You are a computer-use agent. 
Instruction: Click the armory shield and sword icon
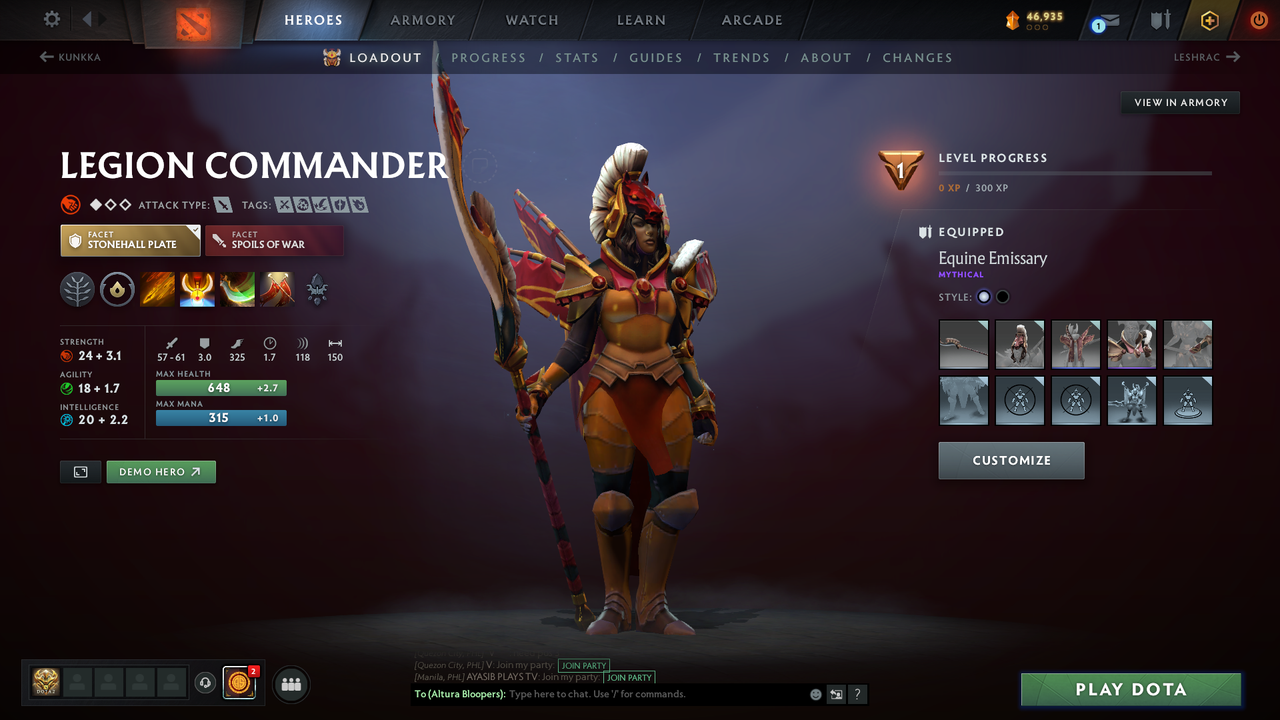point(1160,19)
